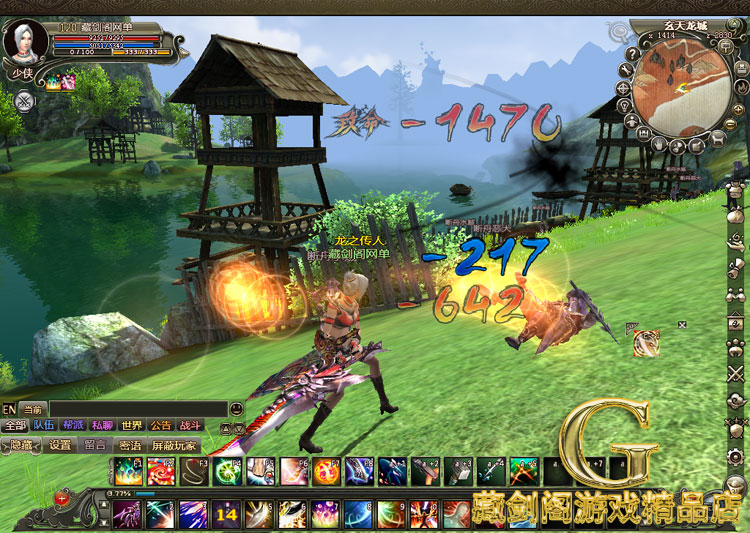
Task: Open the smiley emoticon picker
Action: click(x=236, y=409)
